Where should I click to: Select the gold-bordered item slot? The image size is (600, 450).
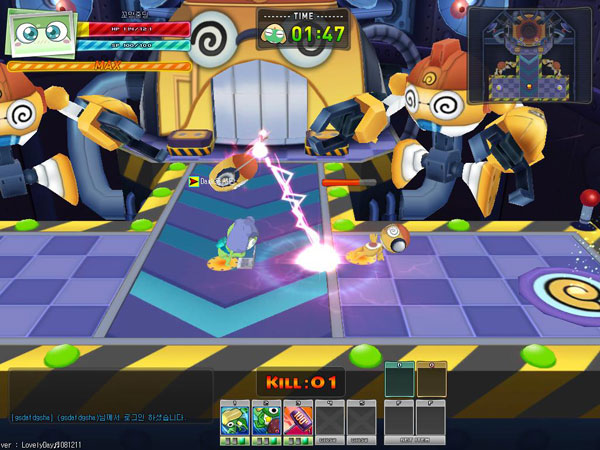click(x=431, y=379)
